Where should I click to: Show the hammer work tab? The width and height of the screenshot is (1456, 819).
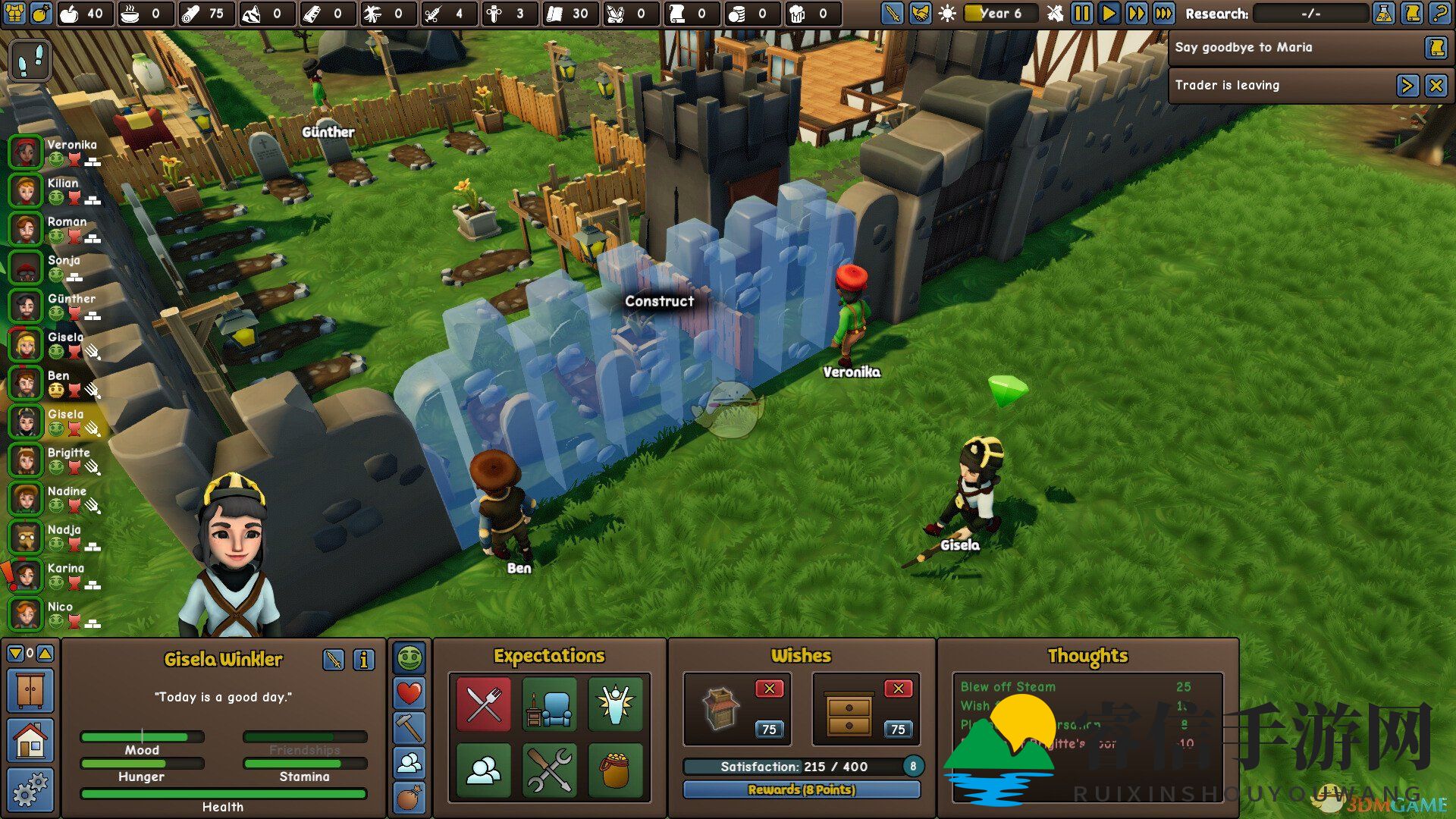[x=409, y=728]
